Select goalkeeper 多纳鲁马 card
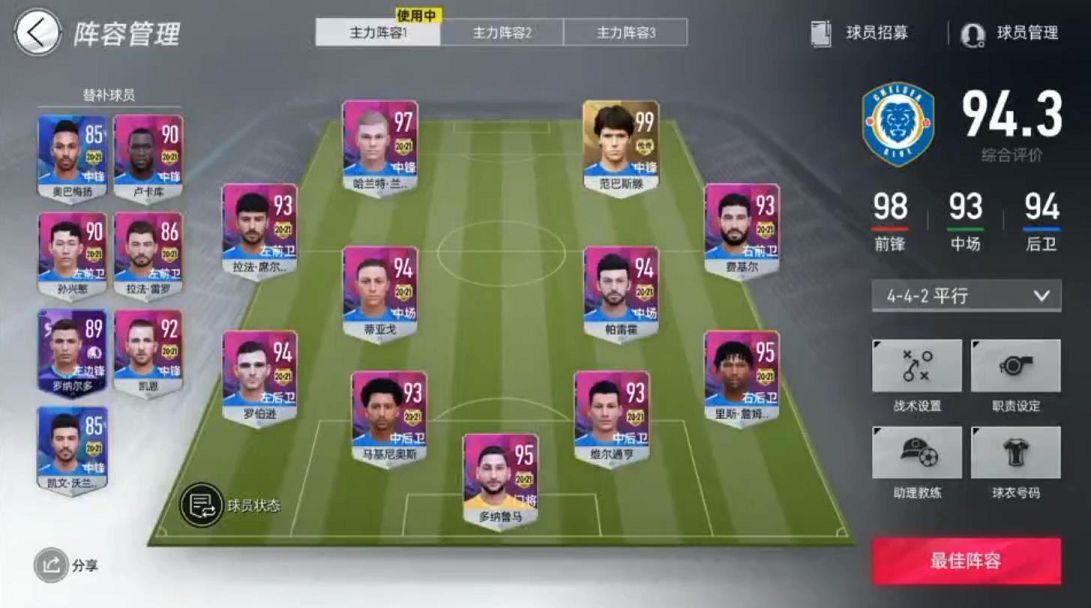The image size is (1091, 608). tap(500, 479)
